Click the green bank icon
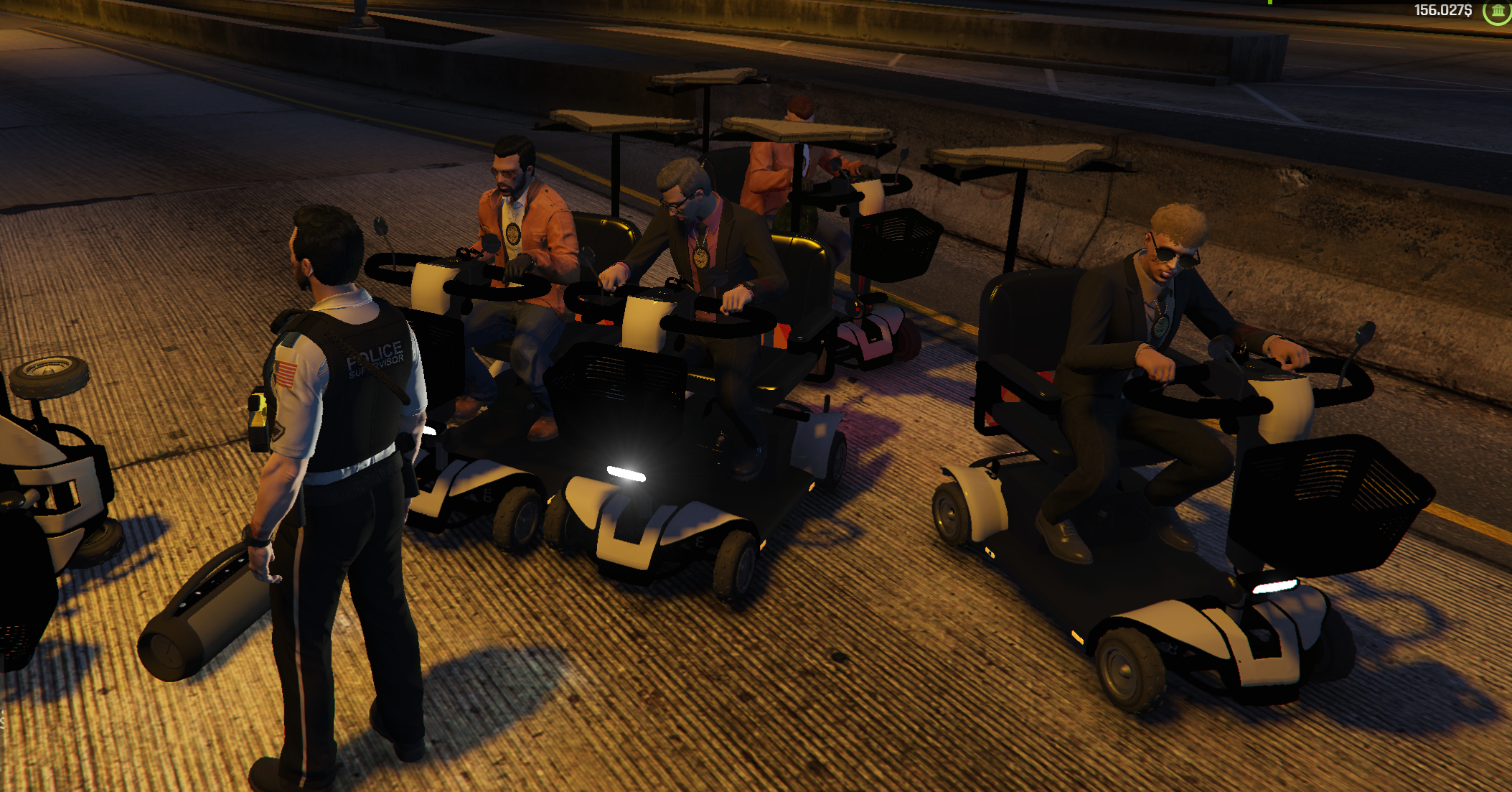 [1498, 11]
